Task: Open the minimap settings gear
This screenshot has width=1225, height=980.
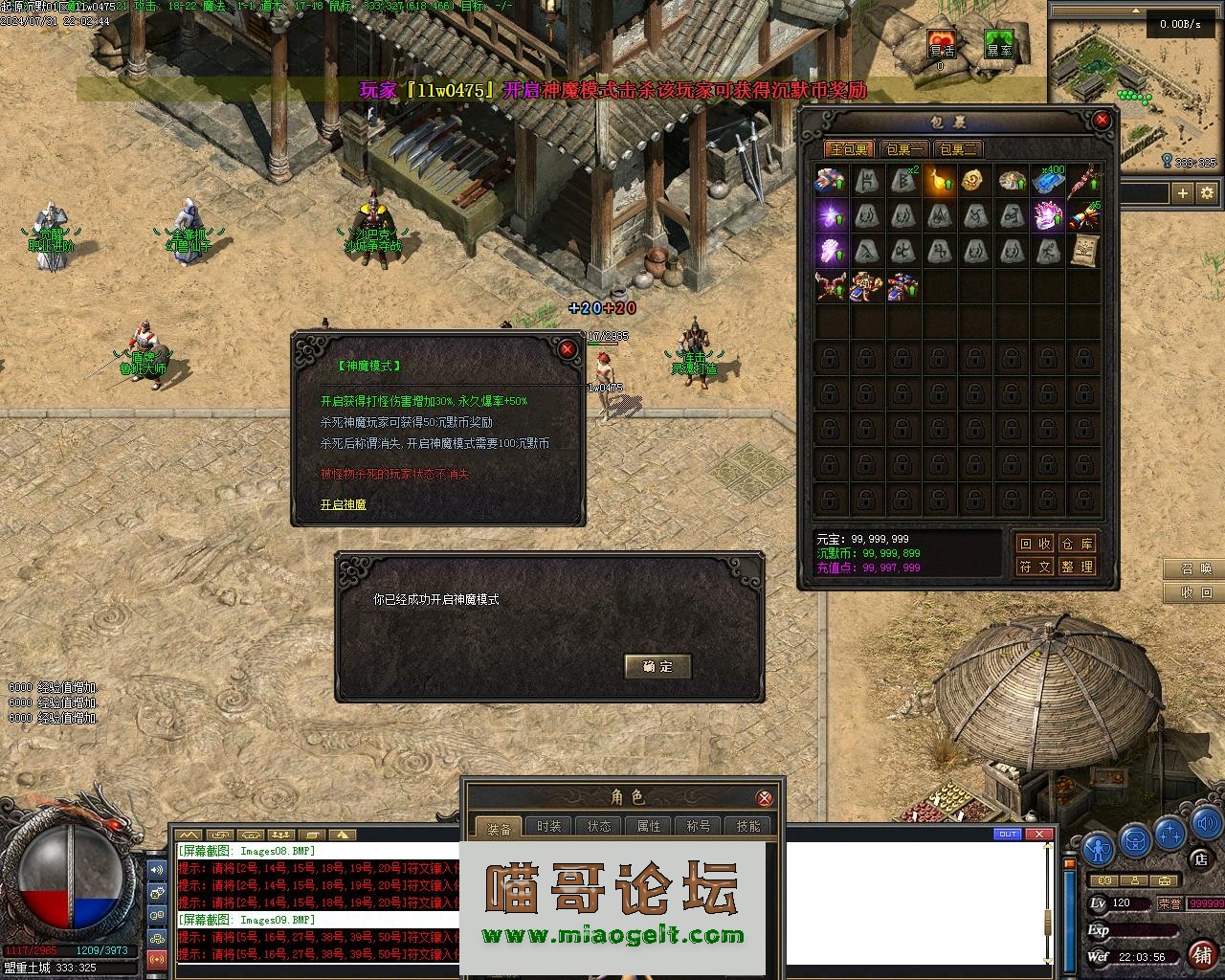Action: 1208,193
